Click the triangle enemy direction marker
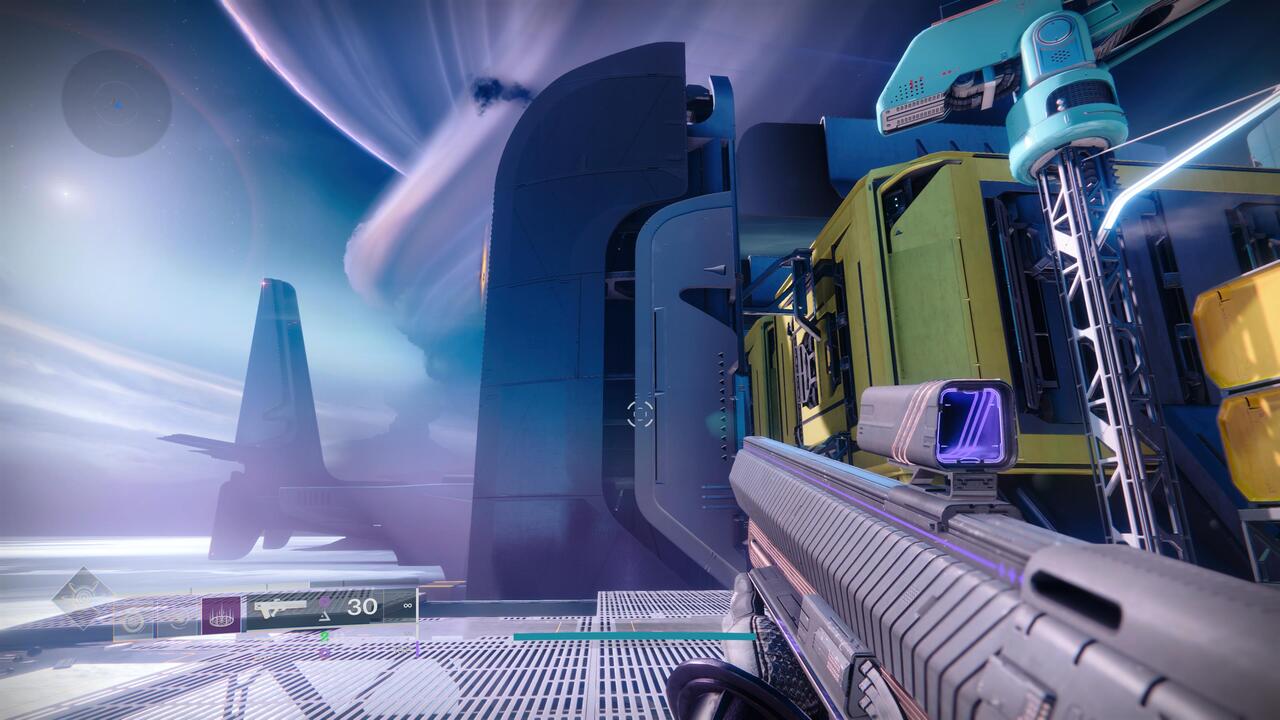 (x=326, y=618)
